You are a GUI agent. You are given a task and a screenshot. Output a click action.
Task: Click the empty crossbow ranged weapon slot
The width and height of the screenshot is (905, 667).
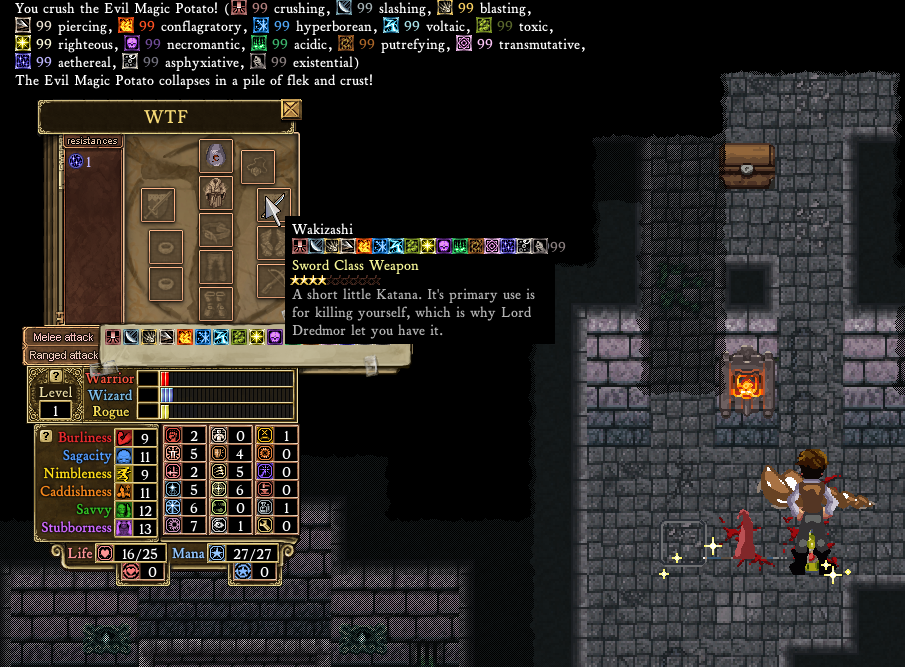[x=272, y=280]
